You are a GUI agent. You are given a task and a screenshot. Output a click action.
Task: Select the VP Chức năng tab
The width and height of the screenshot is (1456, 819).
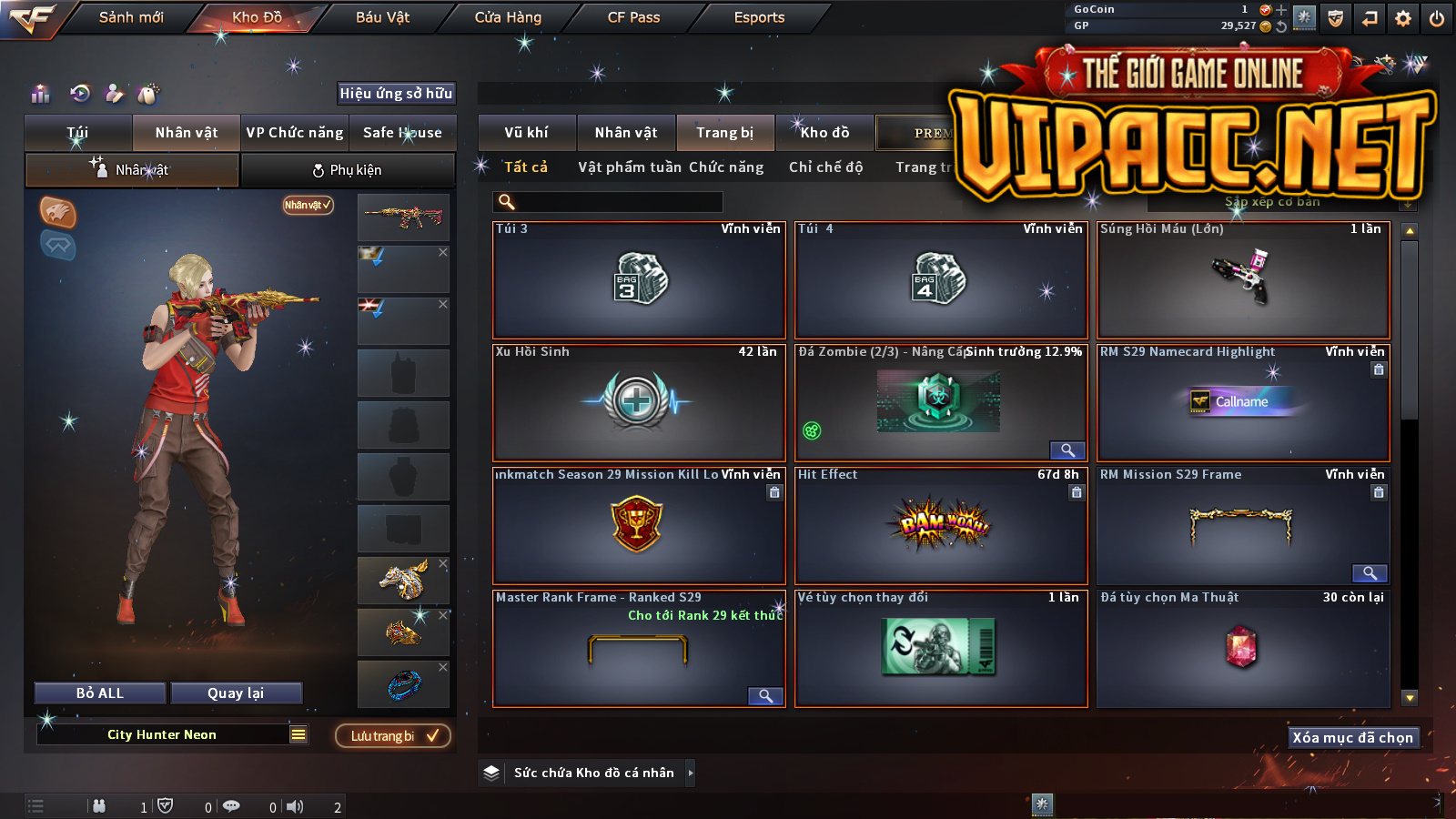(x=295, y=133)
